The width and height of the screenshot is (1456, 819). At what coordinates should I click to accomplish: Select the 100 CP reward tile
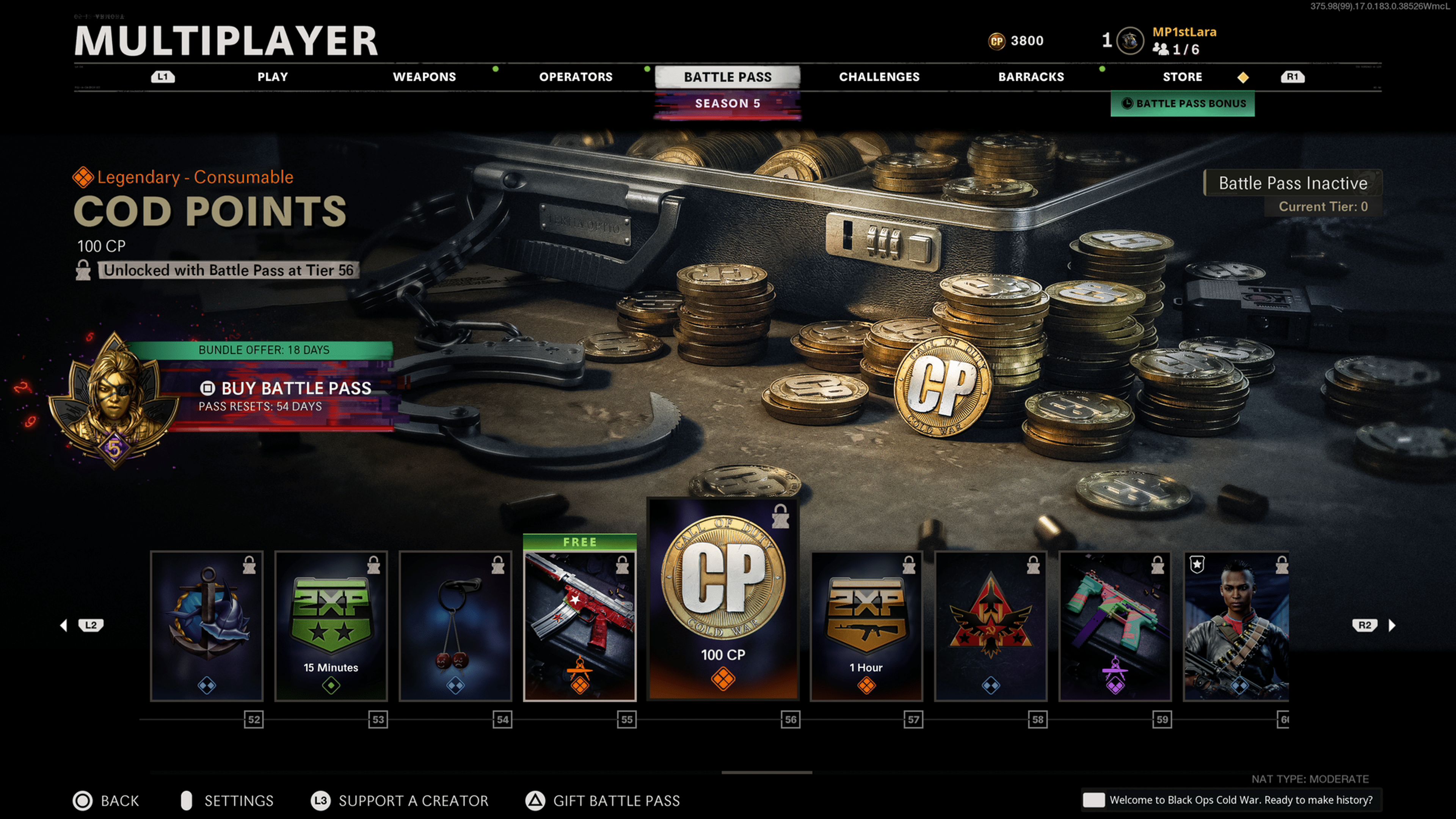pyautogui.click(x=723, y=599)
